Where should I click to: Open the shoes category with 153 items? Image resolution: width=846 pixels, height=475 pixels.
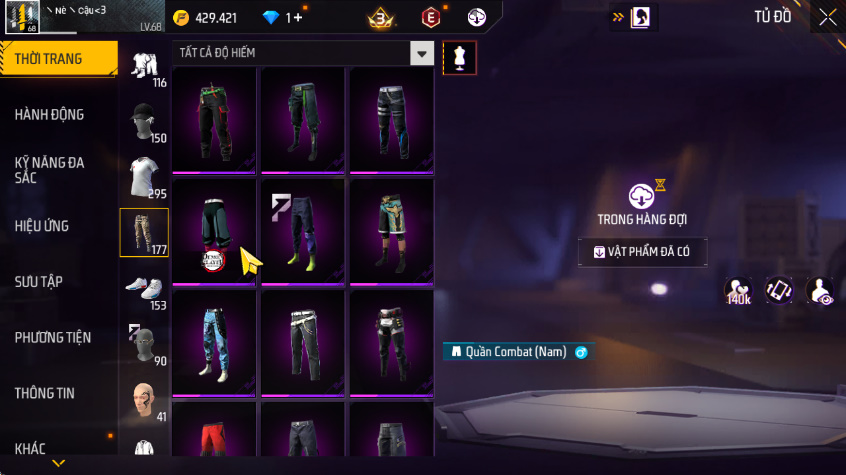[144, 288]
